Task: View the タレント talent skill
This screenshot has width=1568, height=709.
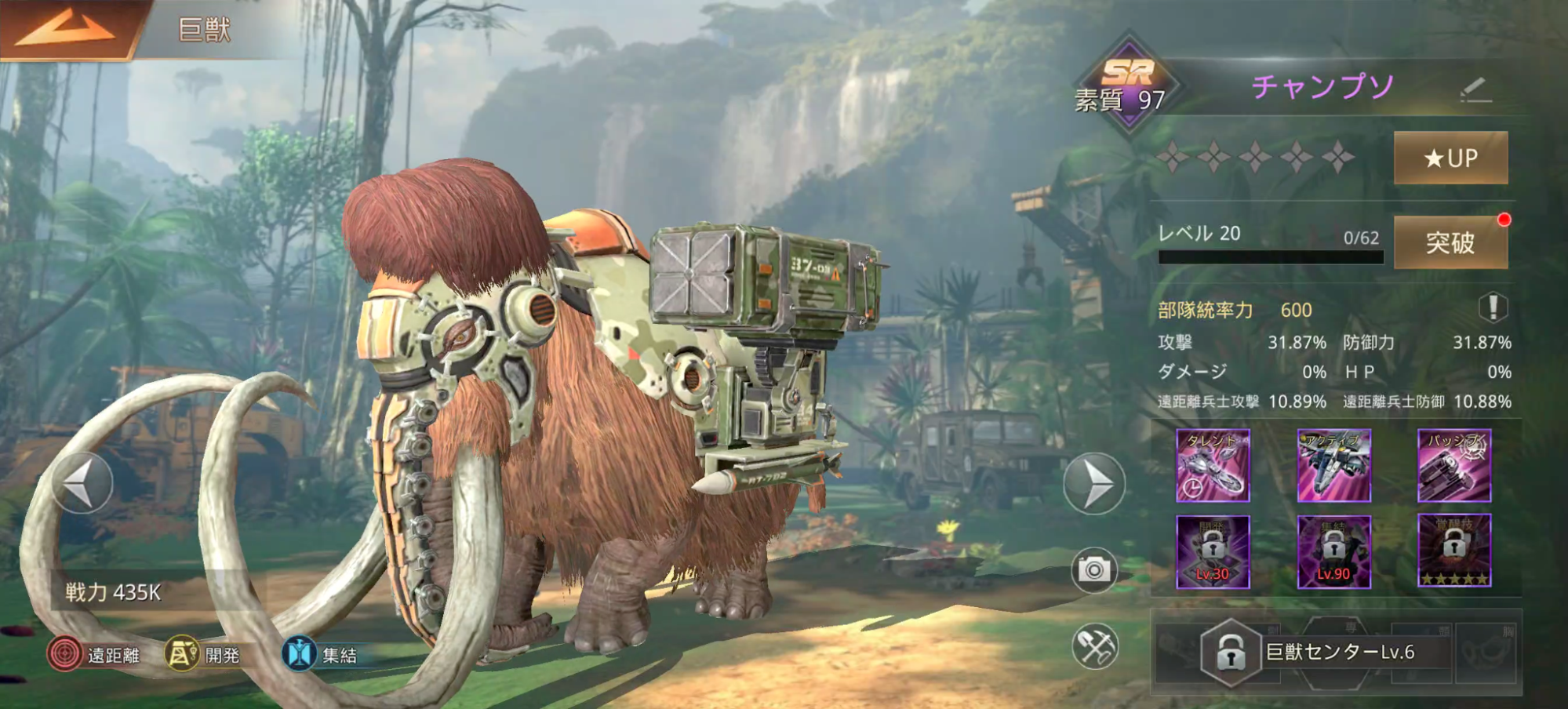Action: pyautogui.click(x=1213, y=466)
